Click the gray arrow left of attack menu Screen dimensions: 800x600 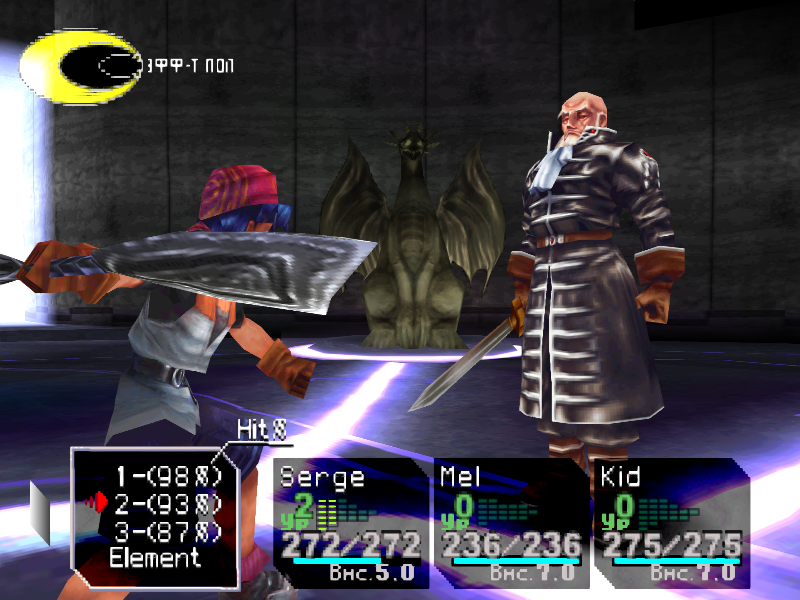click(38, 510)
